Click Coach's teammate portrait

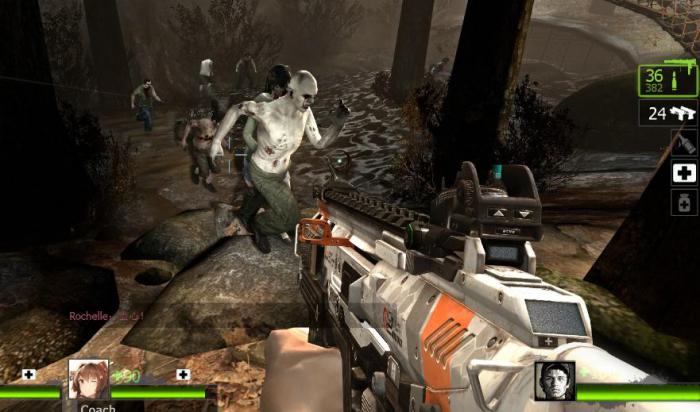(88, 380)
